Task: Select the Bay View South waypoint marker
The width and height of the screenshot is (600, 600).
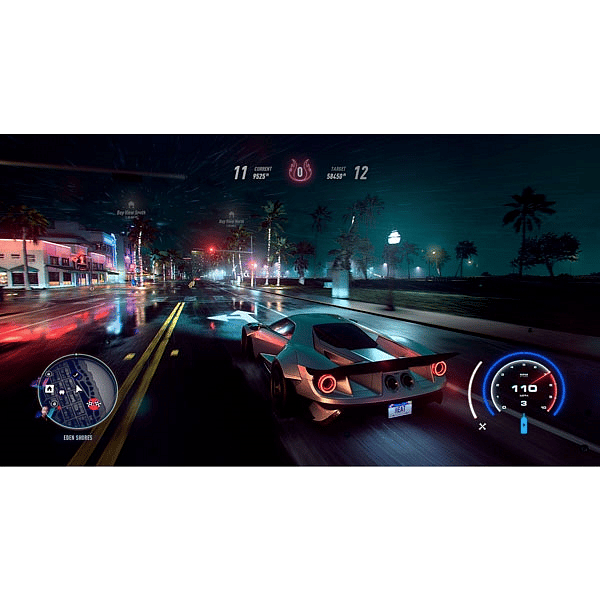Action: tap(131, 204)
